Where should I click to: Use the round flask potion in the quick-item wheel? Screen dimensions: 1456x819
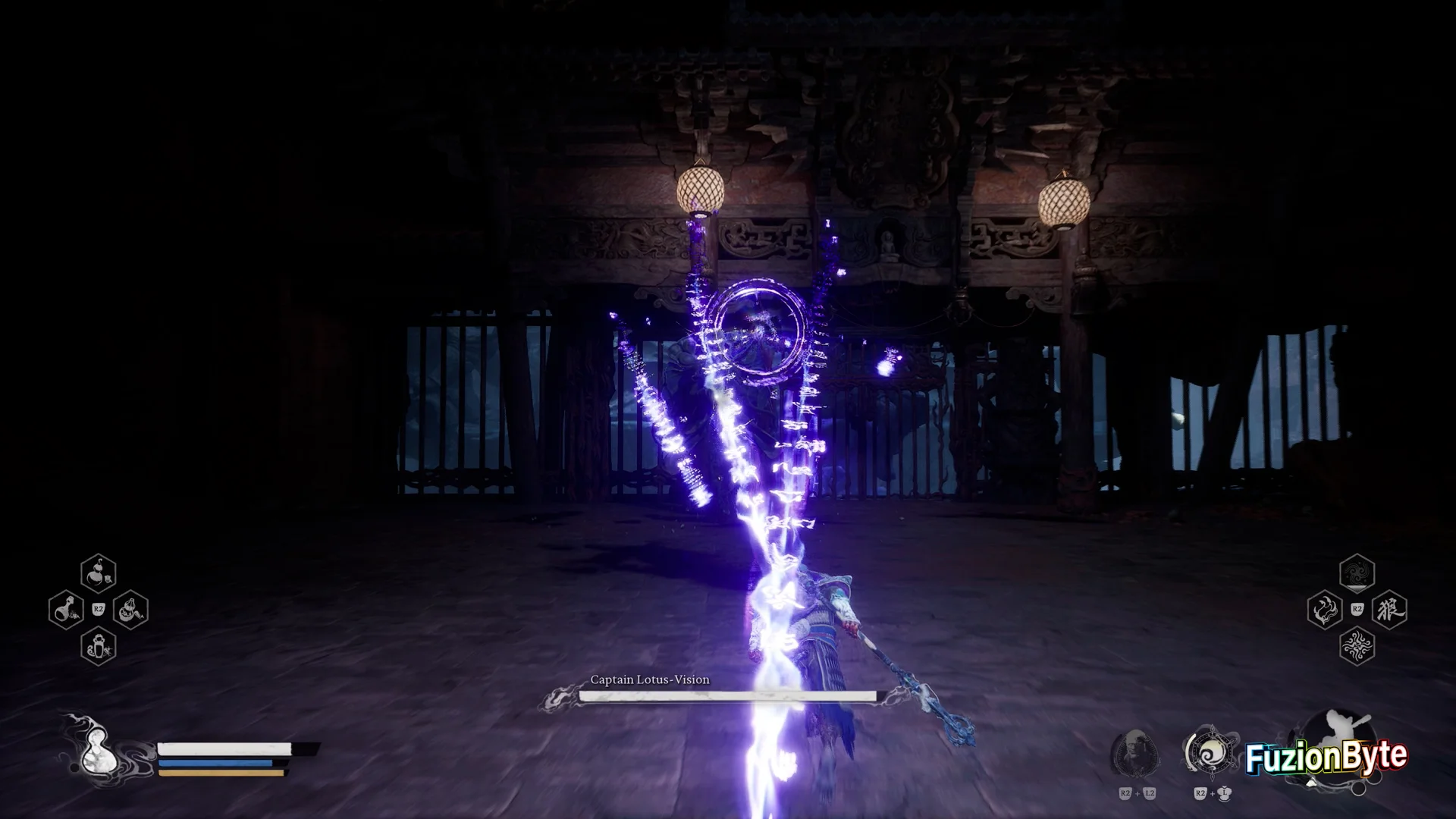click(66, 610)
